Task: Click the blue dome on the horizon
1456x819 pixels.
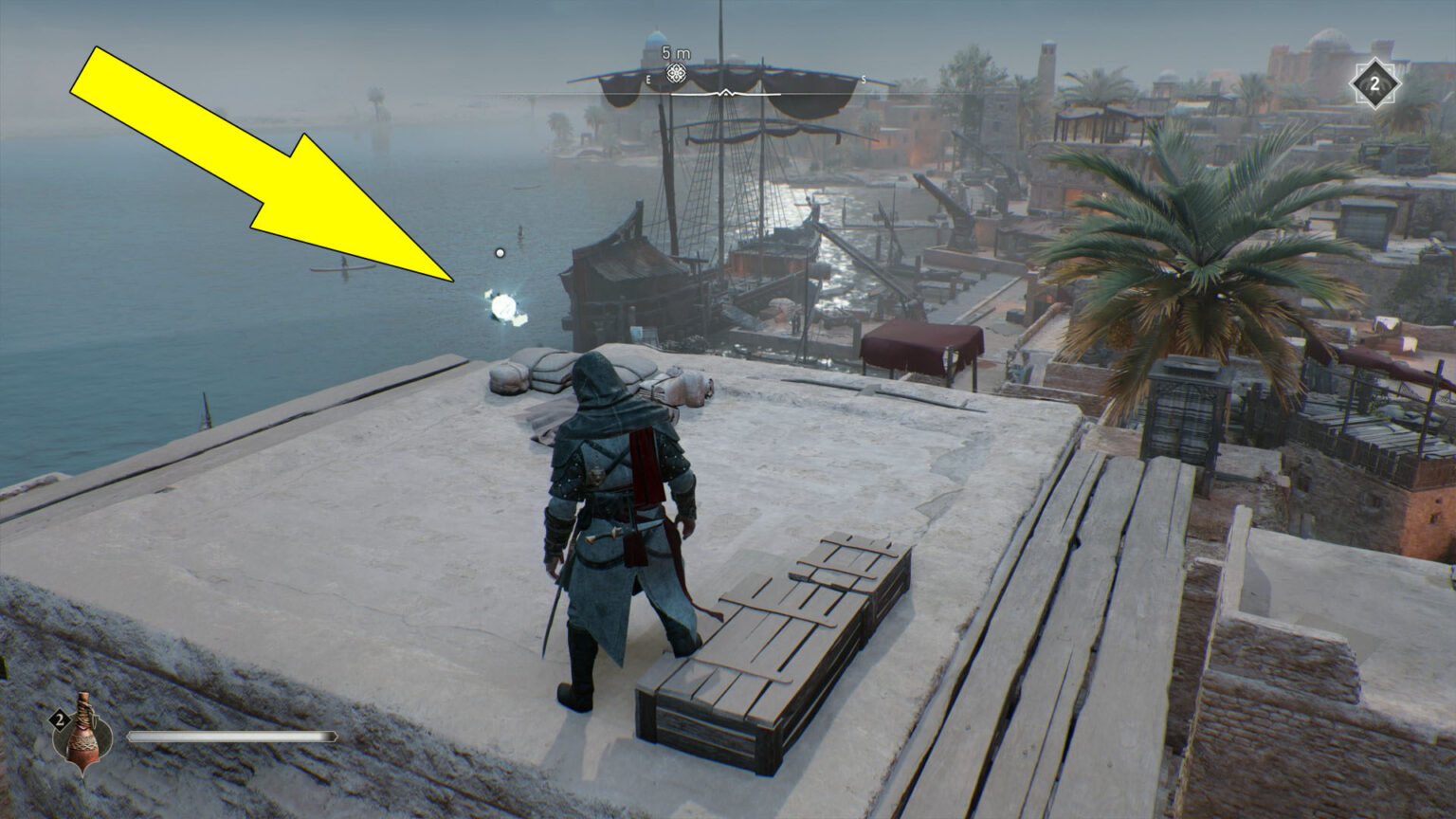Action: (x=656, y=36)
